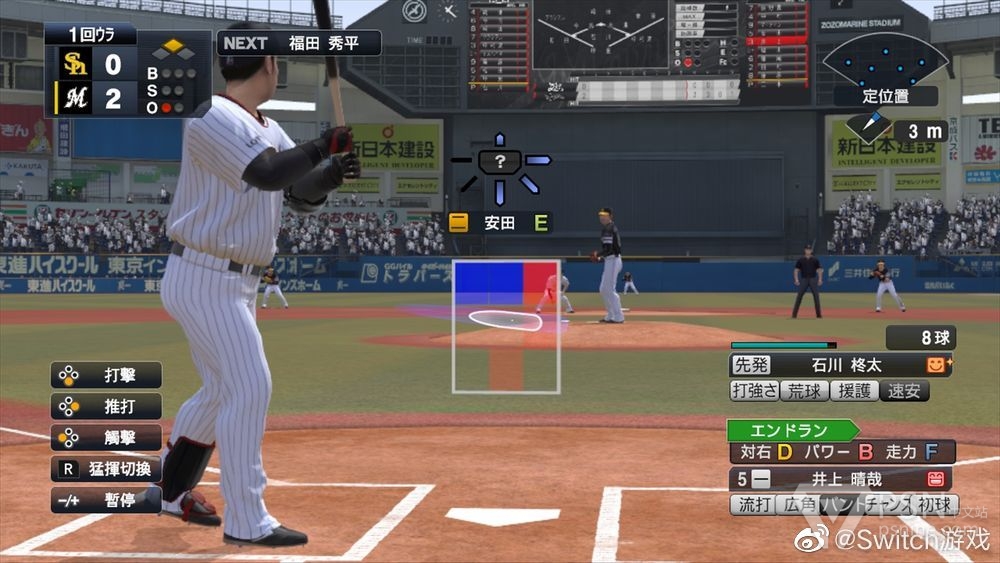
Task: Click the strike zone hot-cold box
Action: tap(506, 326)
